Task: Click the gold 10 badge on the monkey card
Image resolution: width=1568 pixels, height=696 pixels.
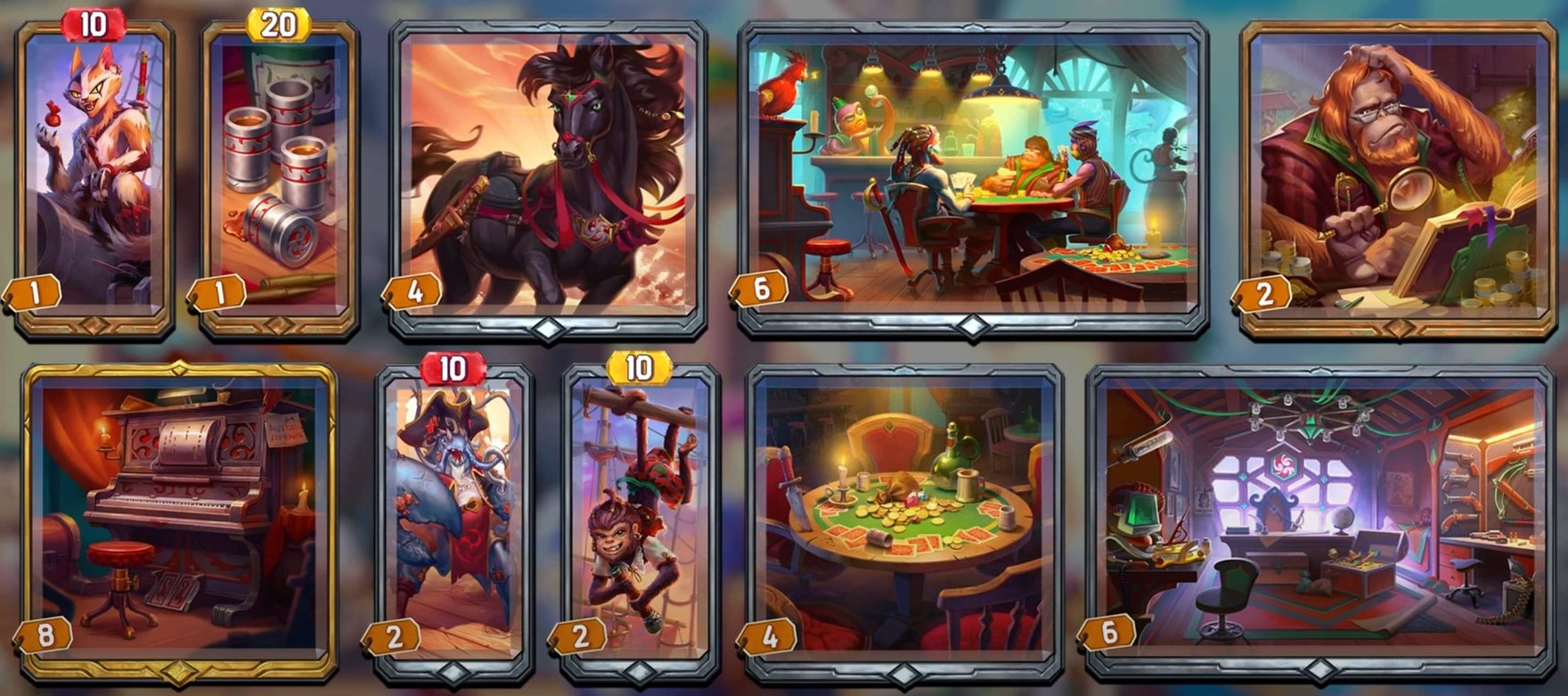Action: [x=641, y=365]
